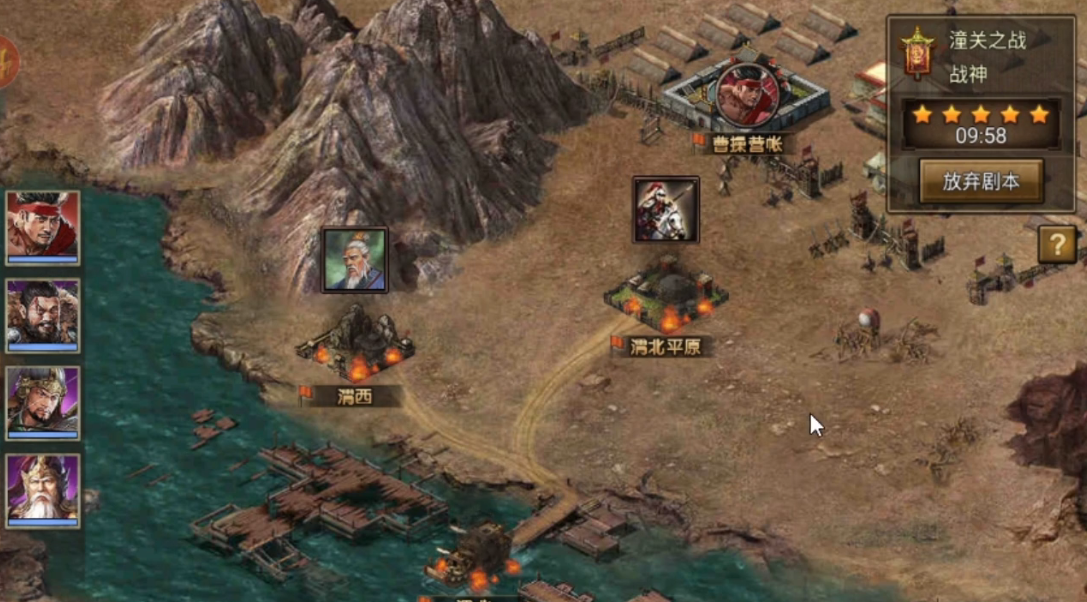This screenshot has width=1087, height=602.
Task: Select the 曹操营帐 location label
Action: 747,145
